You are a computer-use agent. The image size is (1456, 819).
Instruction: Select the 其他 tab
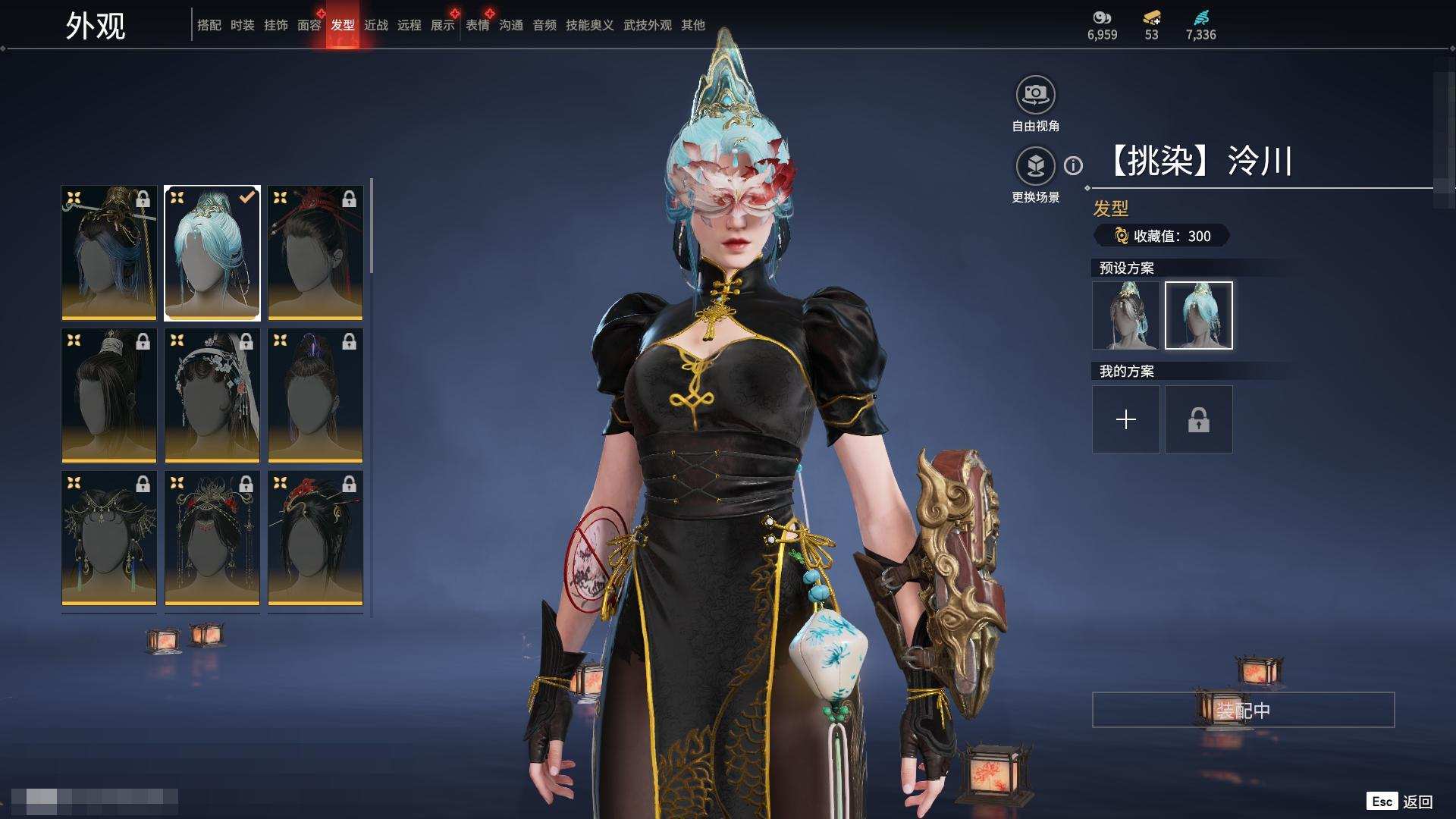pos(692,25)
